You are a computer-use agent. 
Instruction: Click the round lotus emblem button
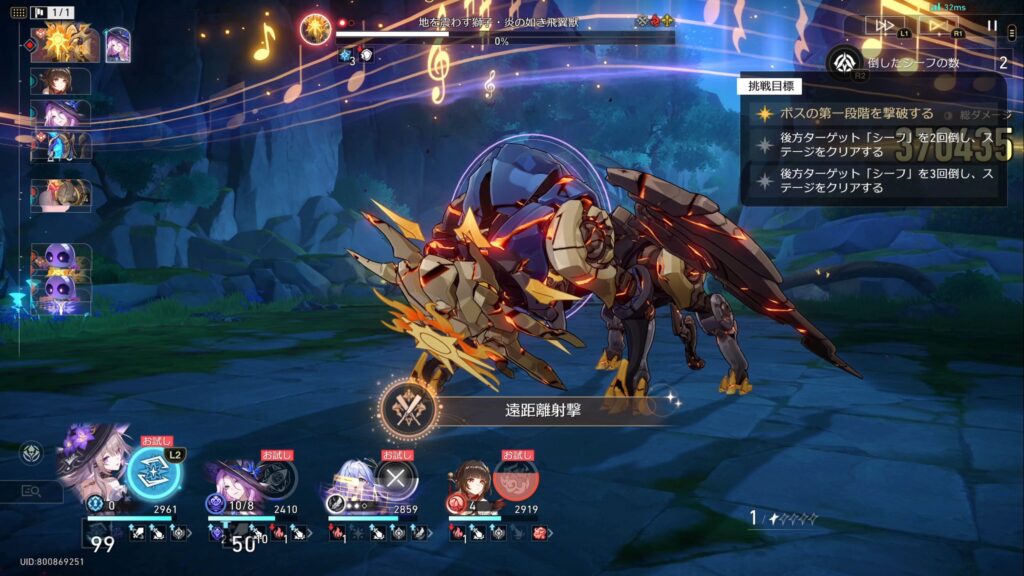coord(32,453)
